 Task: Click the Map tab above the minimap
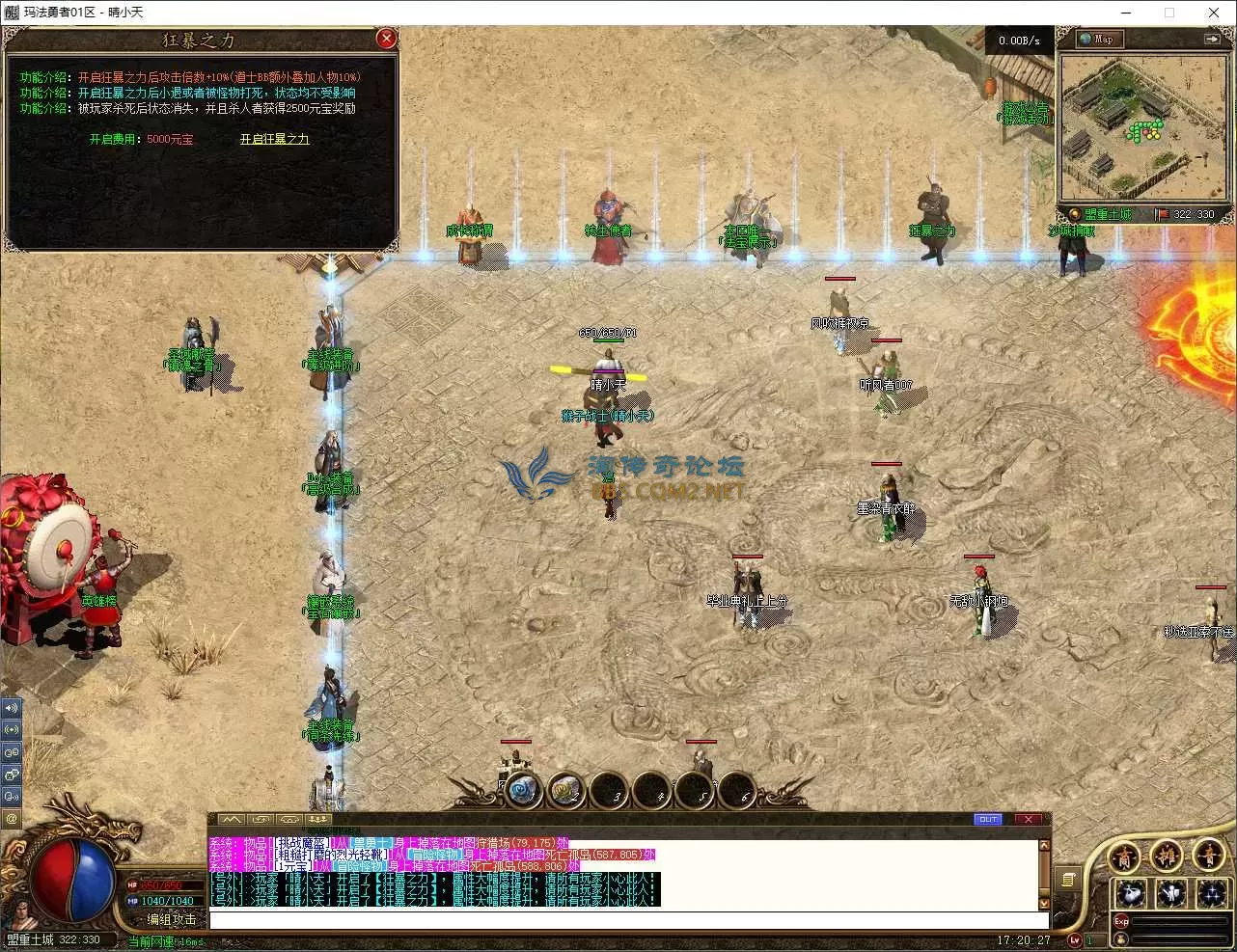[x=1097, y=39]
